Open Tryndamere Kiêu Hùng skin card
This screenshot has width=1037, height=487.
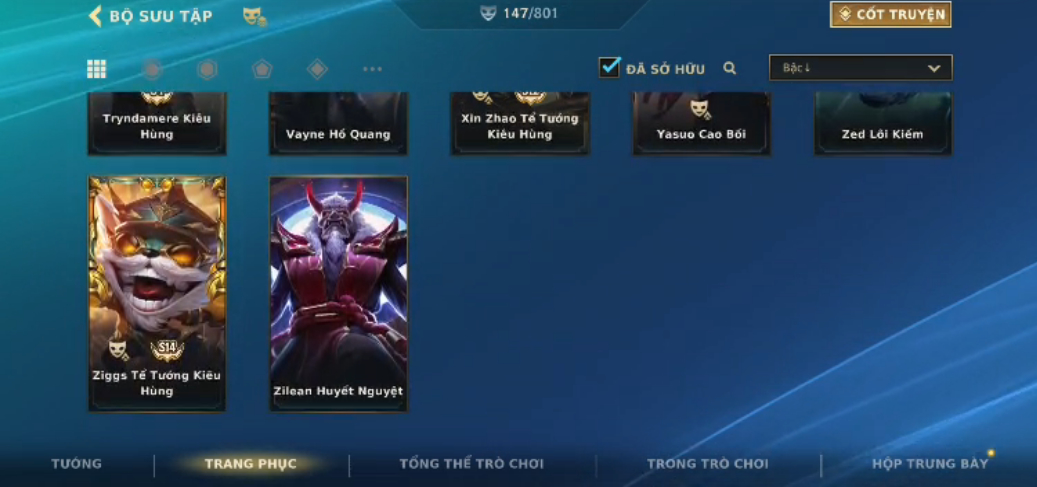(157, 124)
